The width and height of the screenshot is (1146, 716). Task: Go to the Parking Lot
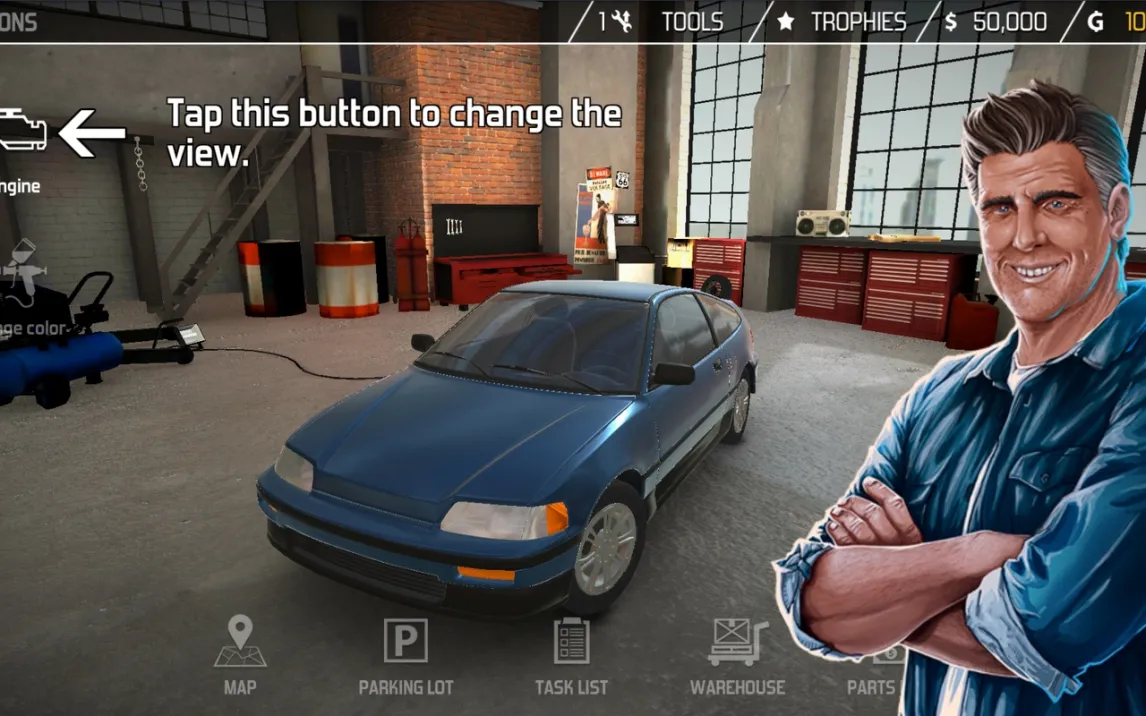(x=405, y=653)
